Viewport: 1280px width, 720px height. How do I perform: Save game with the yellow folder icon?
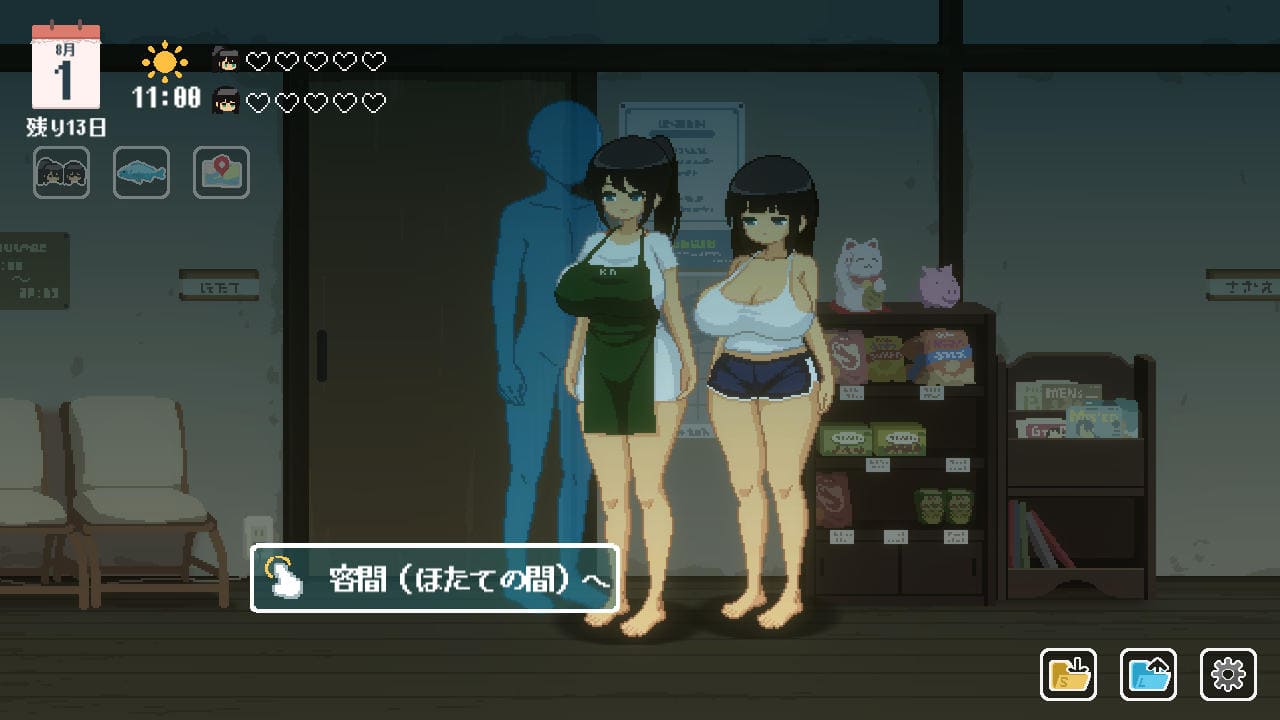click(x=1068, y=675)
